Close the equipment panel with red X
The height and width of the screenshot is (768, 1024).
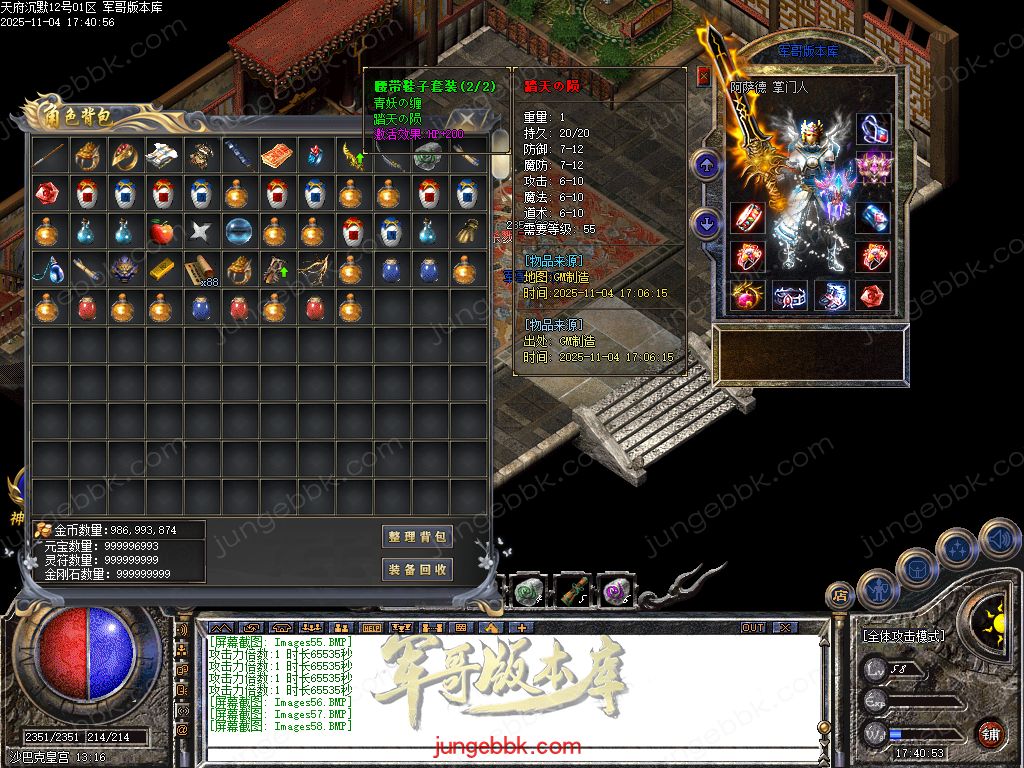point(704,76)
